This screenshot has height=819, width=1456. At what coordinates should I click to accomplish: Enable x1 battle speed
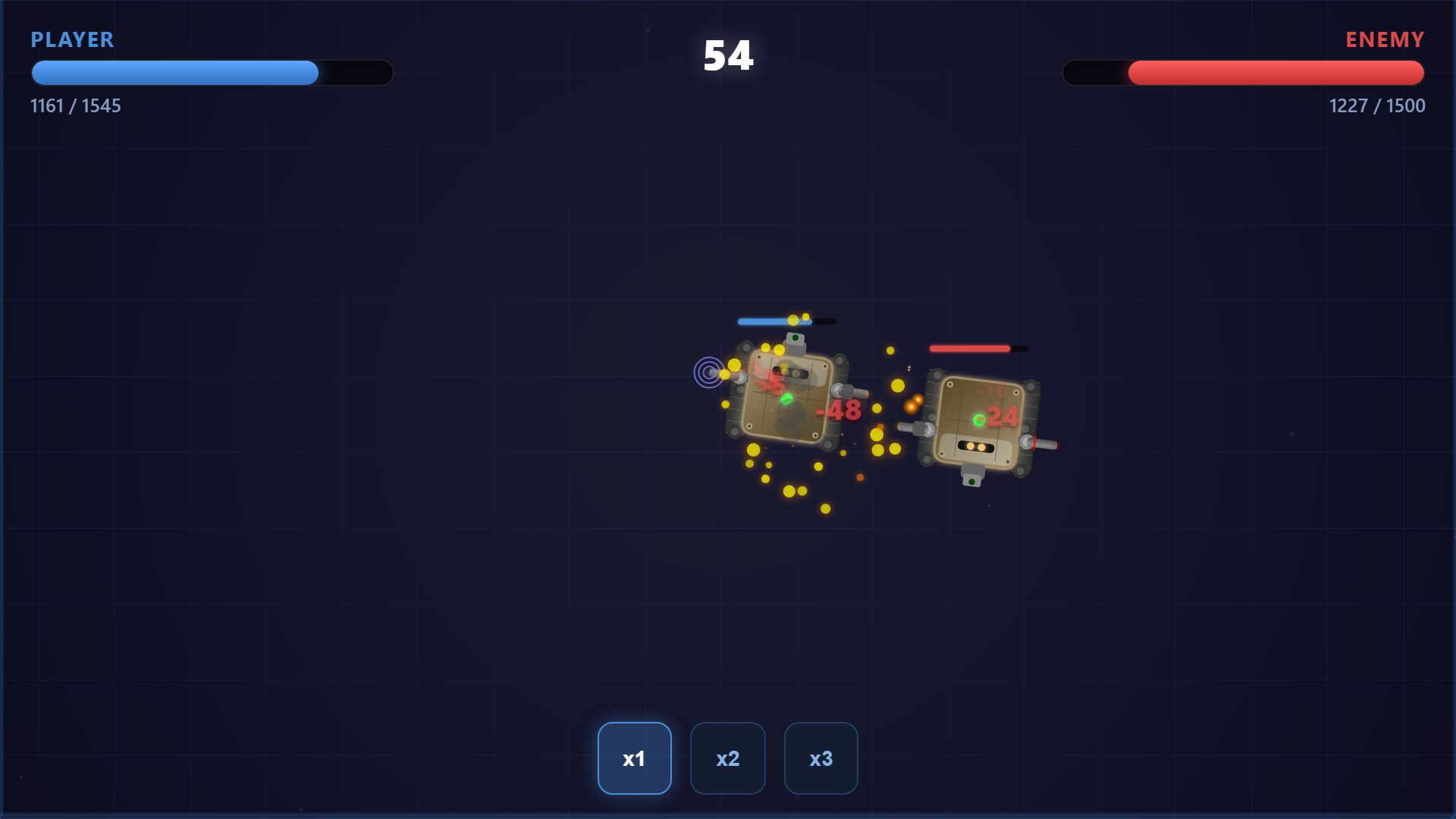point(635,758)
